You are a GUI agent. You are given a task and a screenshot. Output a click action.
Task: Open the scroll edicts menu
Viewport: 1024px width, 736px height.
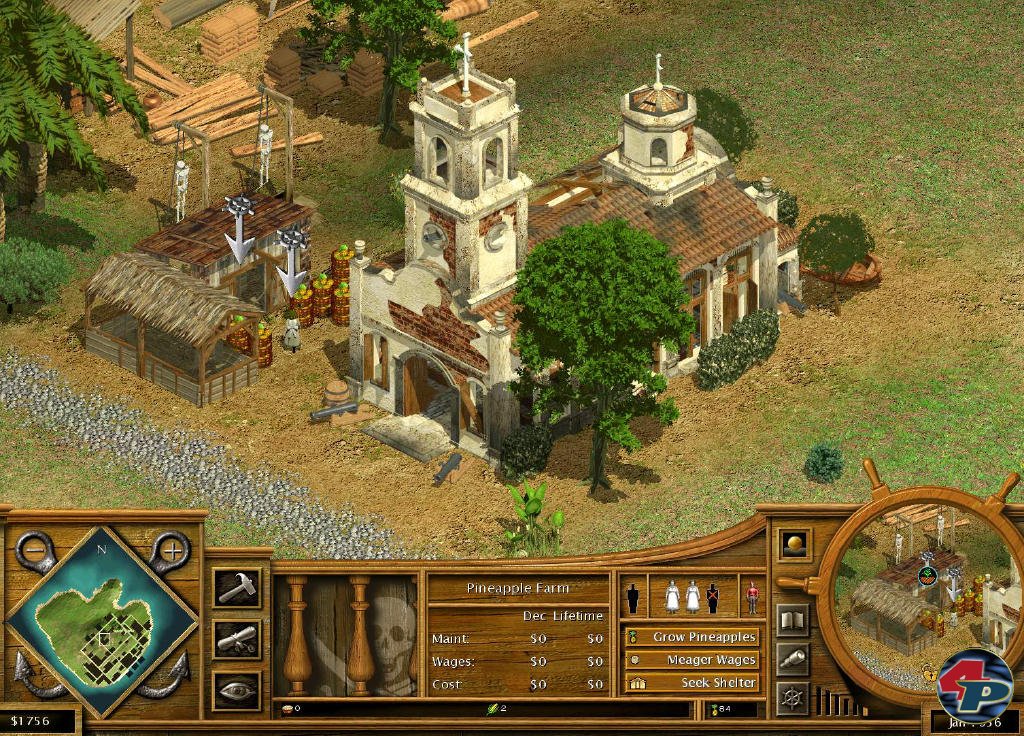(x=238, y=639)
